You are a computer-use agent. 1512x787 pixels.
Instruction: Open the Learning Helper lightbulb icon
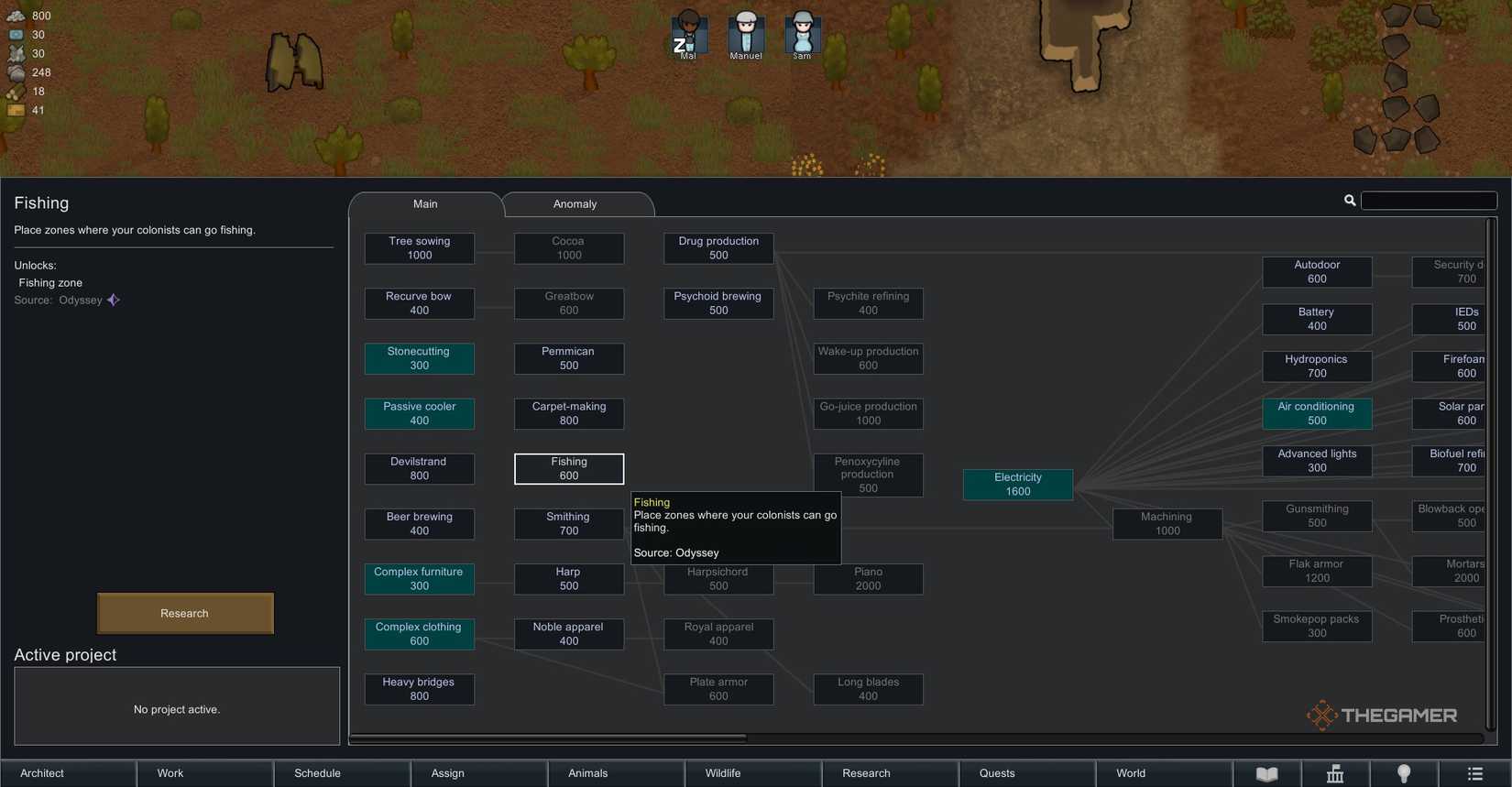click(x=1405, y=774)
